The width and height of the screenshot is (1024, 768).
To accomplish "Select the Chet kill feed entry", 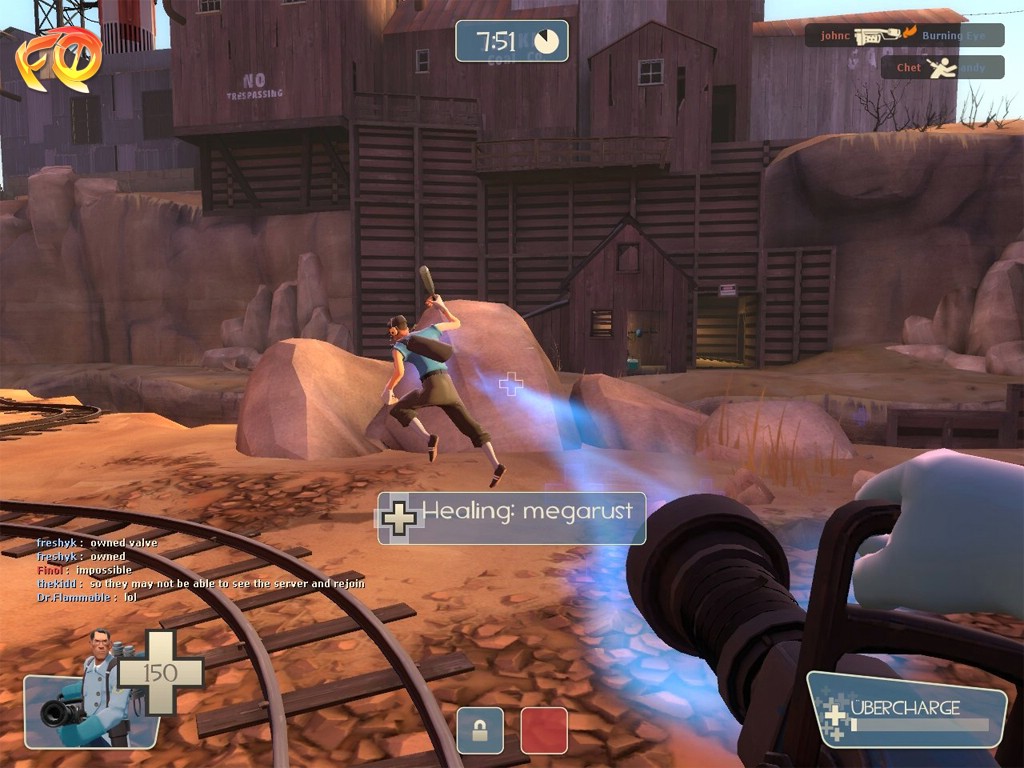I will click(x=941, y=68).
